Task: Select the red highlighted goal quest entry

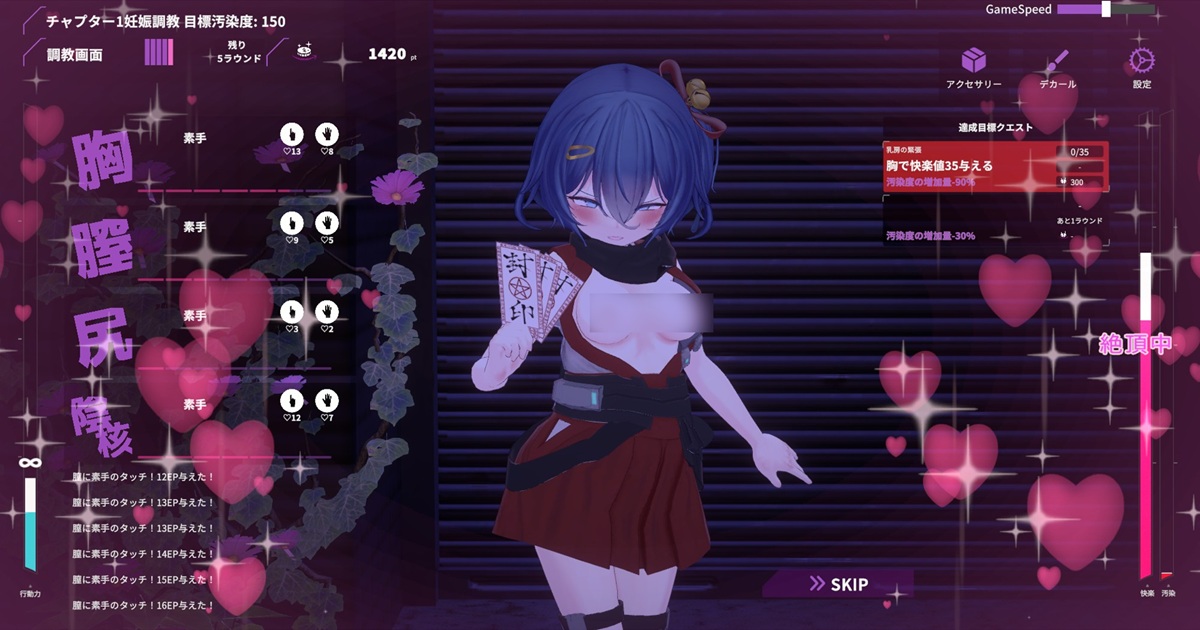Action: pos(995,166)
